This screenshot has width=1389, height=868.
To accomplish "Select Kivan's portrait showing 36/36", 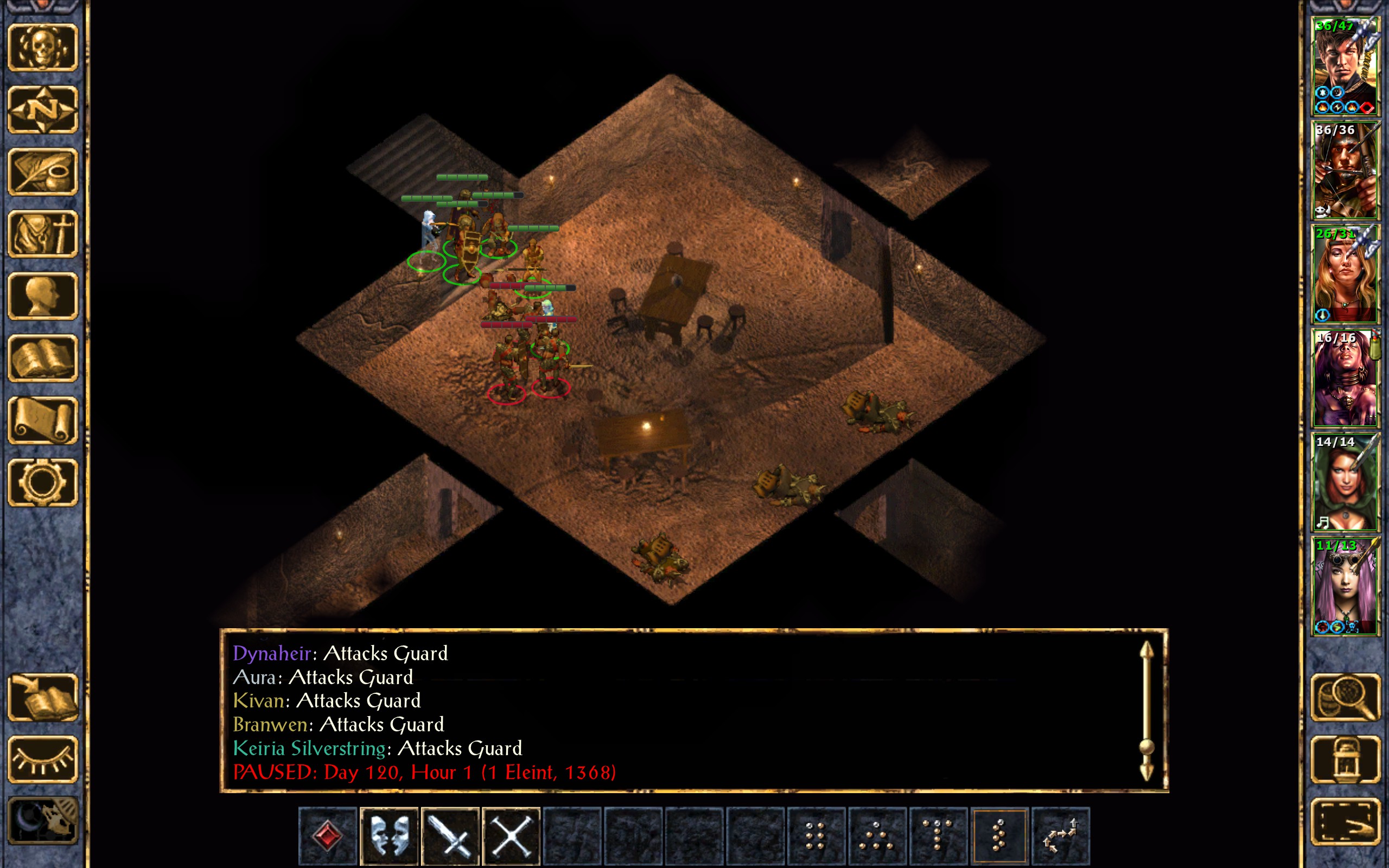I will pos(1345,170).
